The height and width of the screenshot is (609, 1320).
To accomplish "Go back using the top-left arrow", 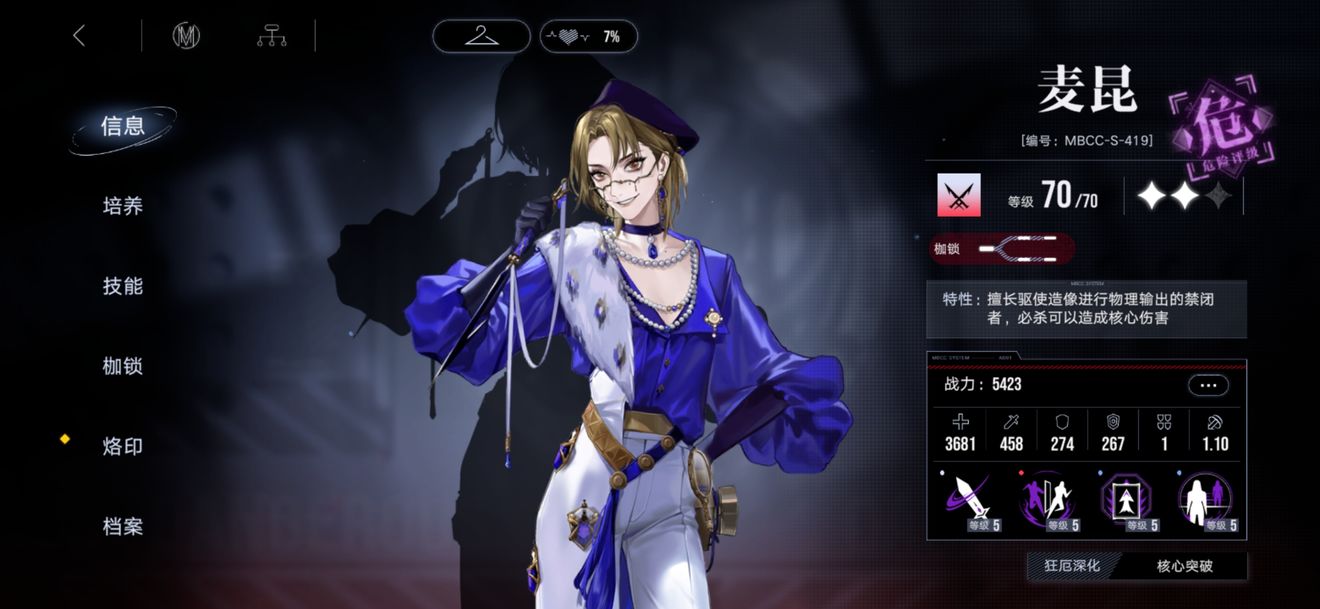I will click(79, 36).
